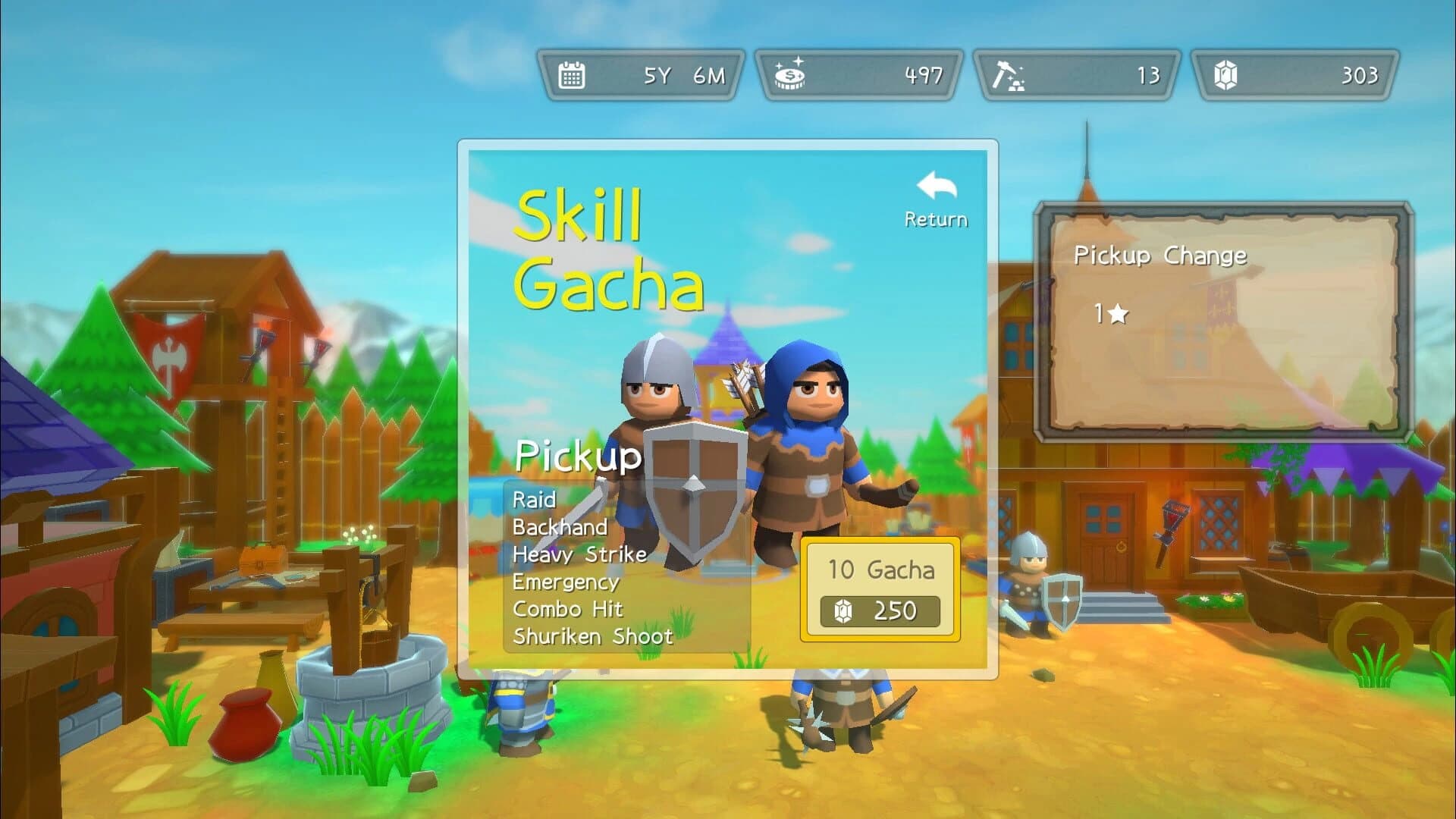Click the calendar icon showing 5Y 6M
This screenshot has width=1456, height=819.
coord(572,74)
